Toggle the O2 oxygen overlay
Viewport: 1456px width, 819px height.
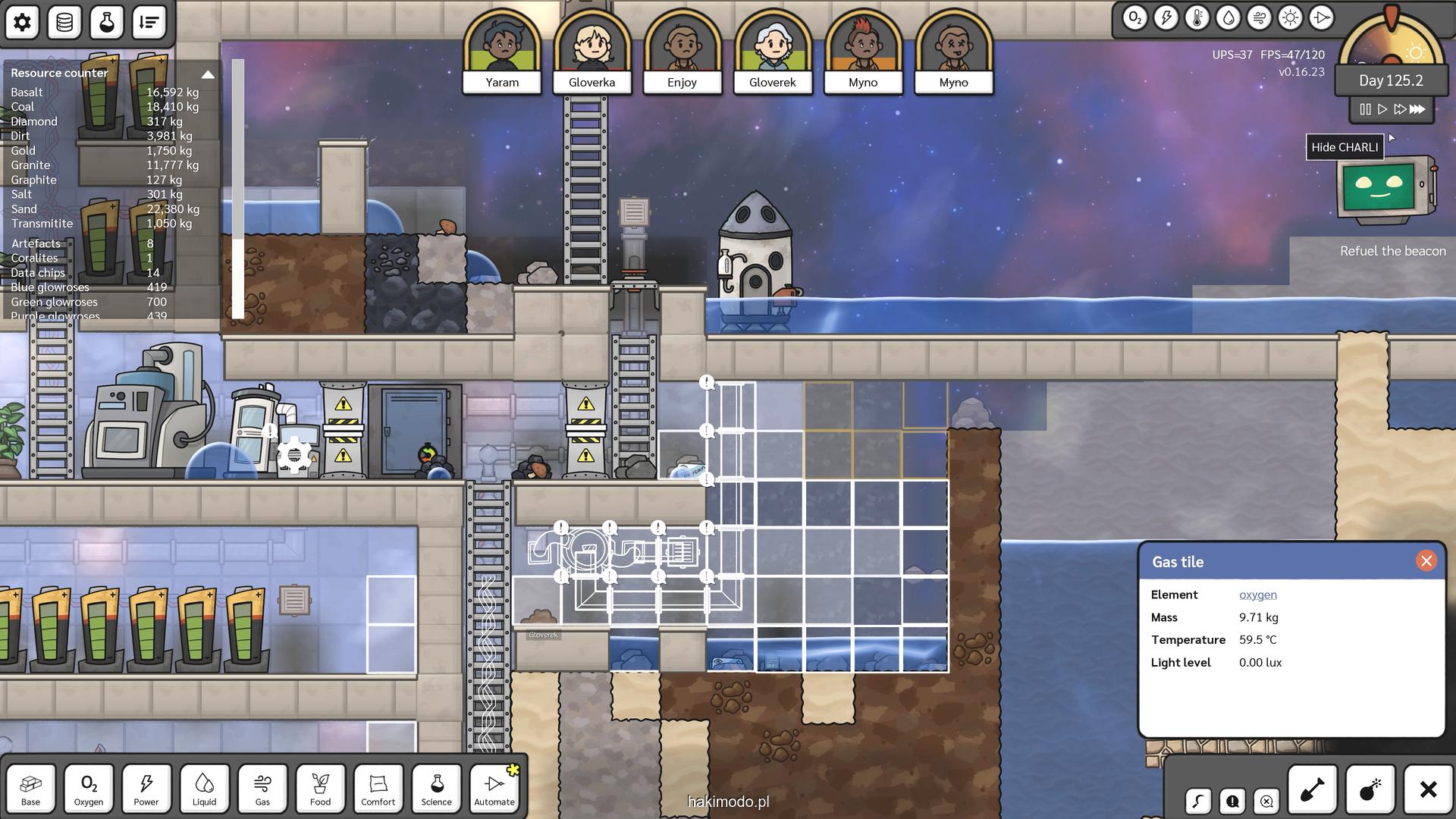coord(1134,18)
